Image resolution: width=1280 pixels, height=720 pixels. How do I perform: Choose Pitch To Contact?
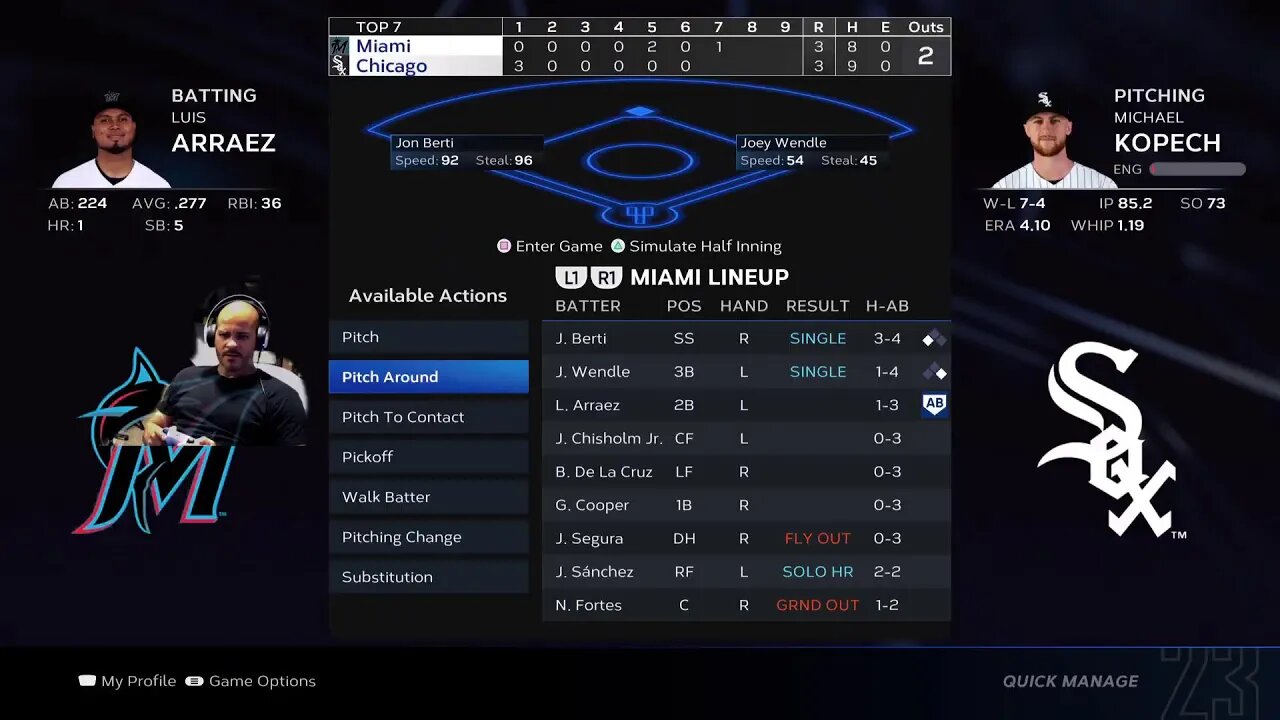point(428,417)
